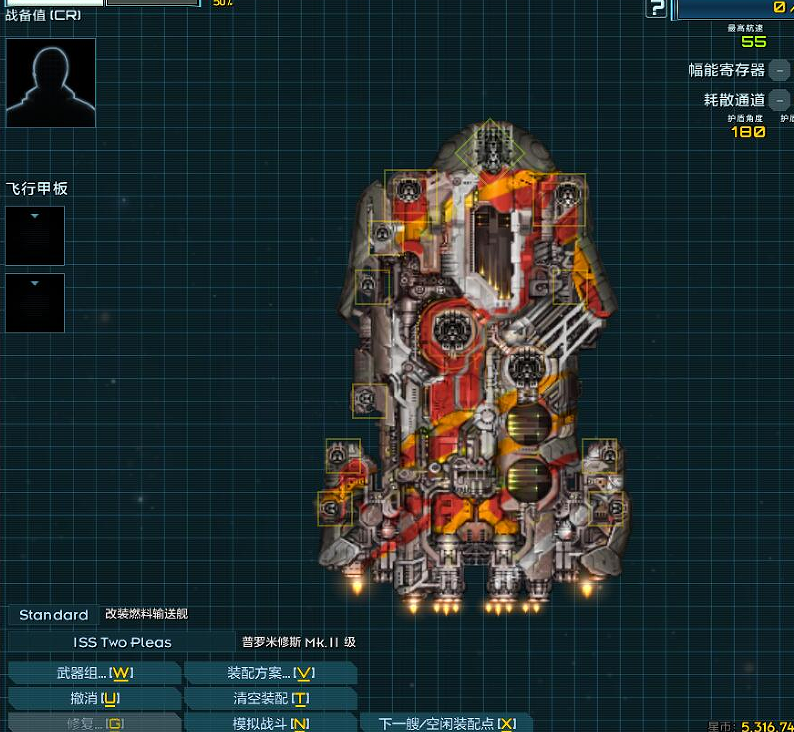Click the question mark help button
Viewport: 794px width, 732px height.
pyautogui.click(x=656, y=9)
